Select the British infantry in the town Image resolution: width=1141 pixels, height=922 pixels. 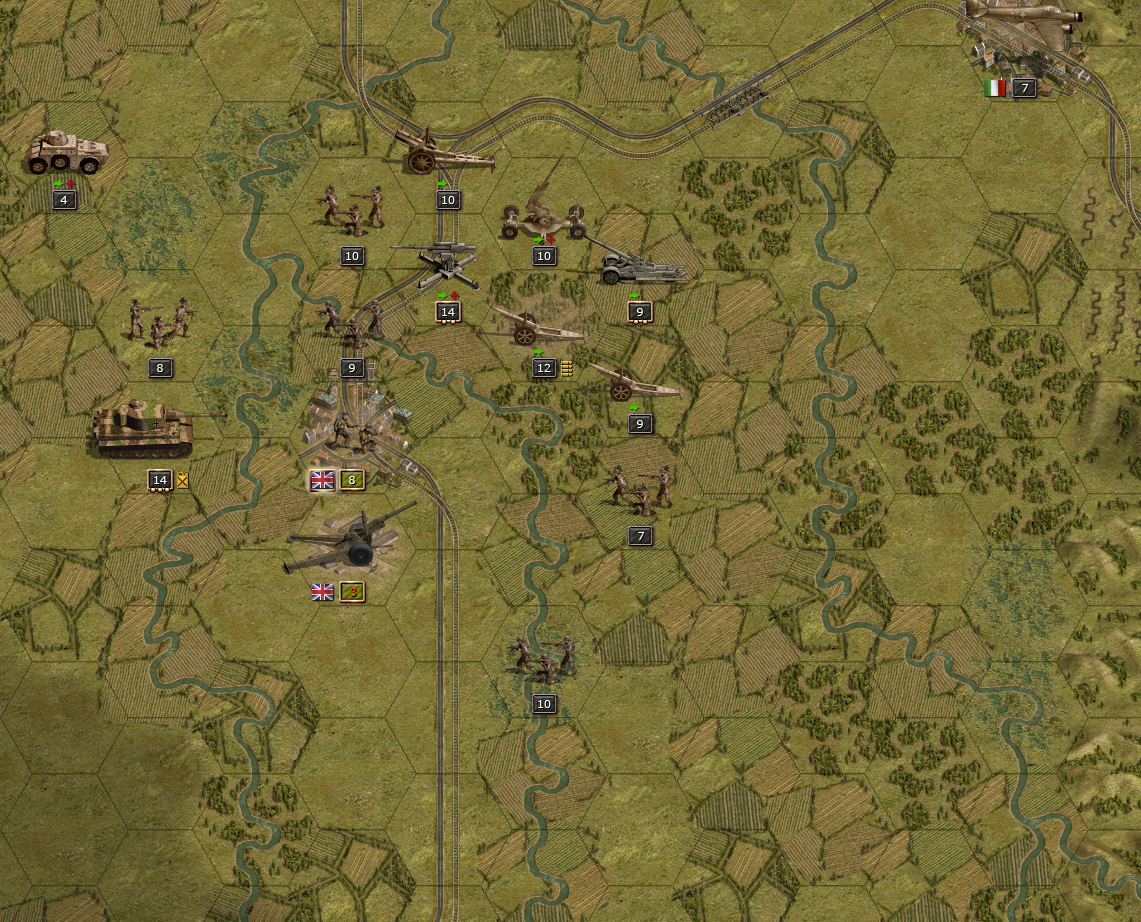(x=353, y=431)
